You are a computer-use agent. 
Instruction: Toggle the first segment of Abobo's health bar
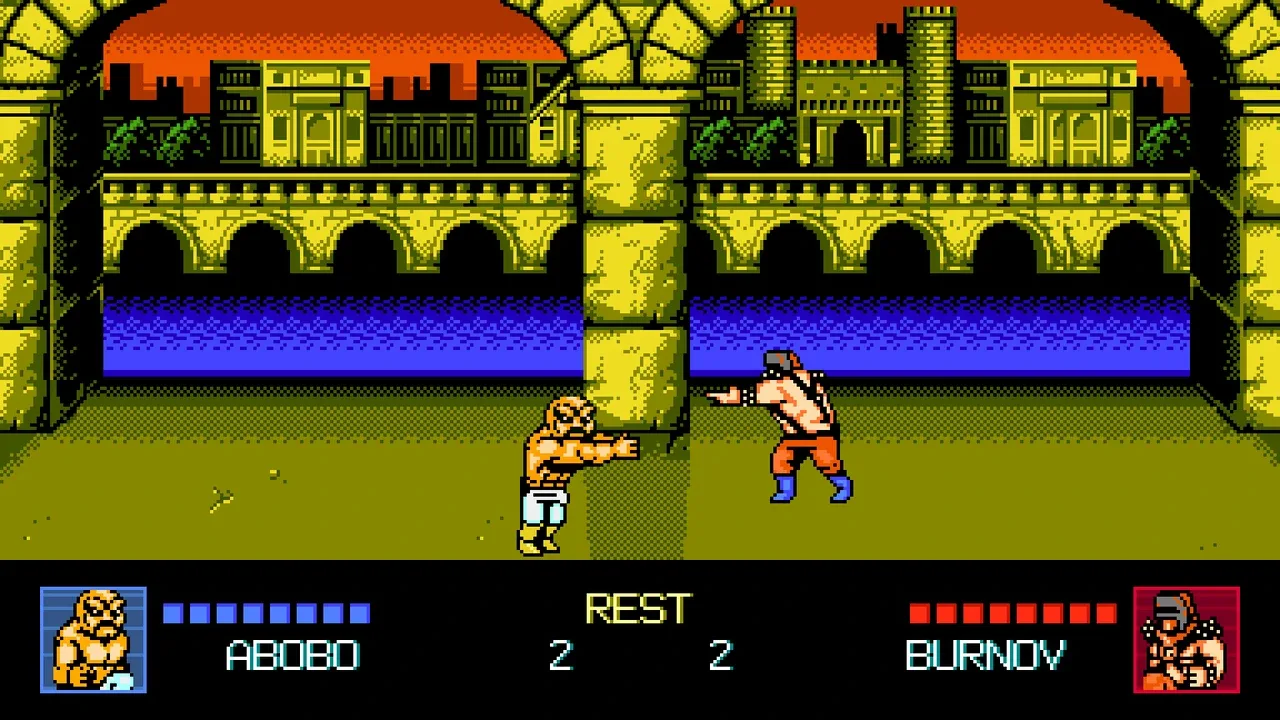pos(173,613)
